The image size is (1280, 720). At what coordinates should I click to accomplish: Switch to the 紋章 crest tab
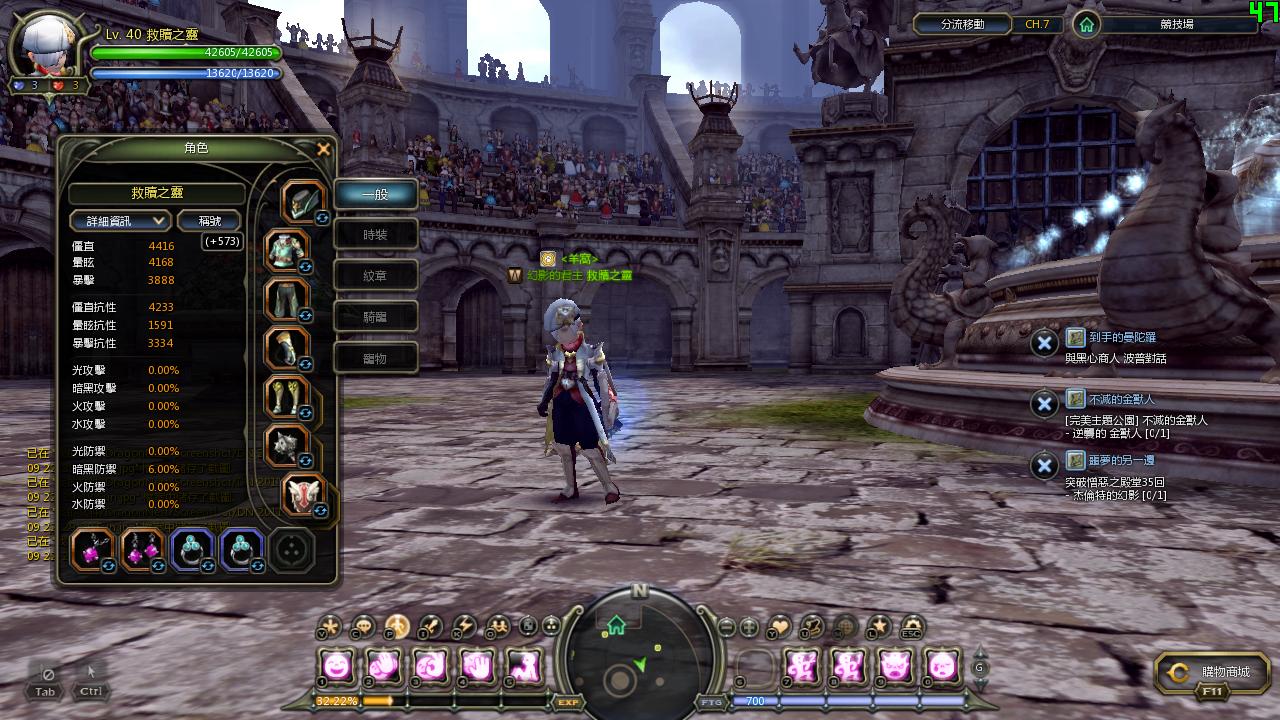(375, 276)
